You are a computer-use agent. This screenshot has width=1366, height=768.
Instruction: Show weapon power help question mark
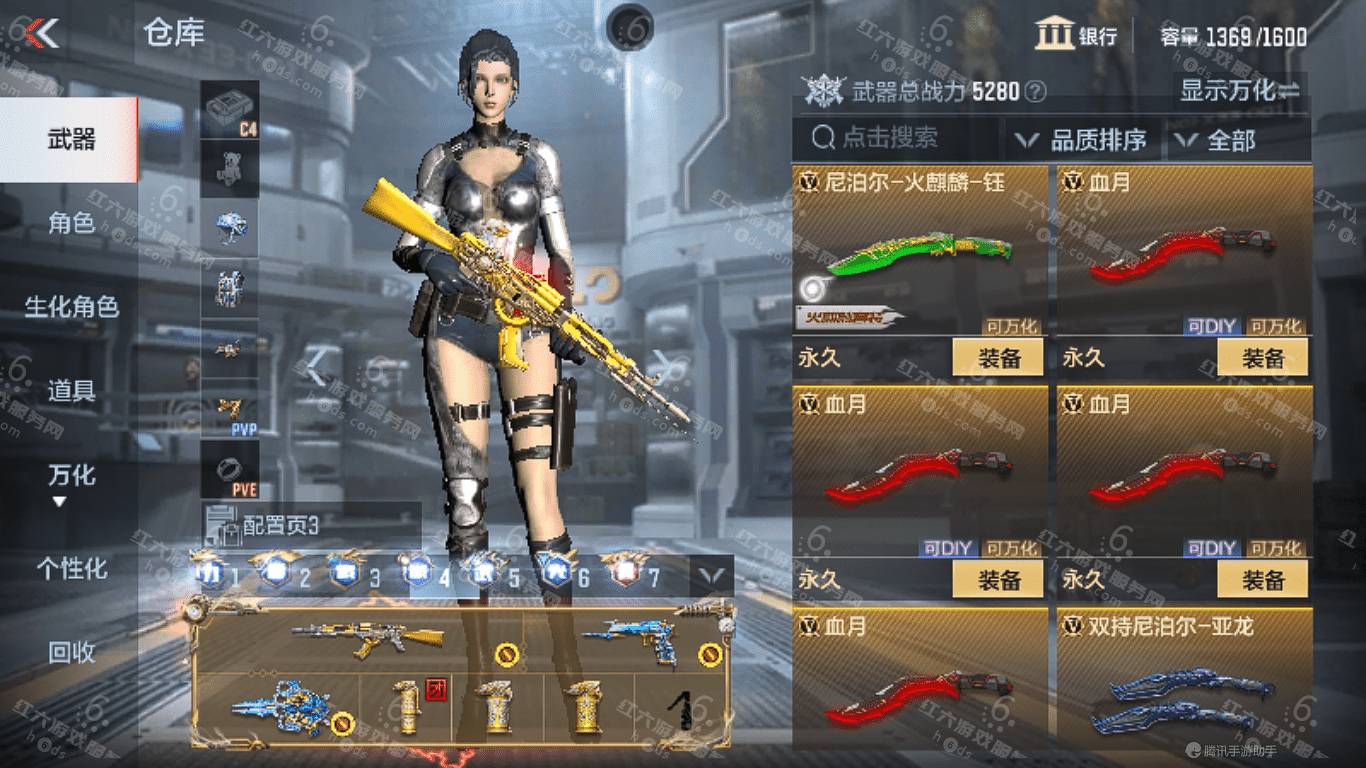tap(1036, 92)
